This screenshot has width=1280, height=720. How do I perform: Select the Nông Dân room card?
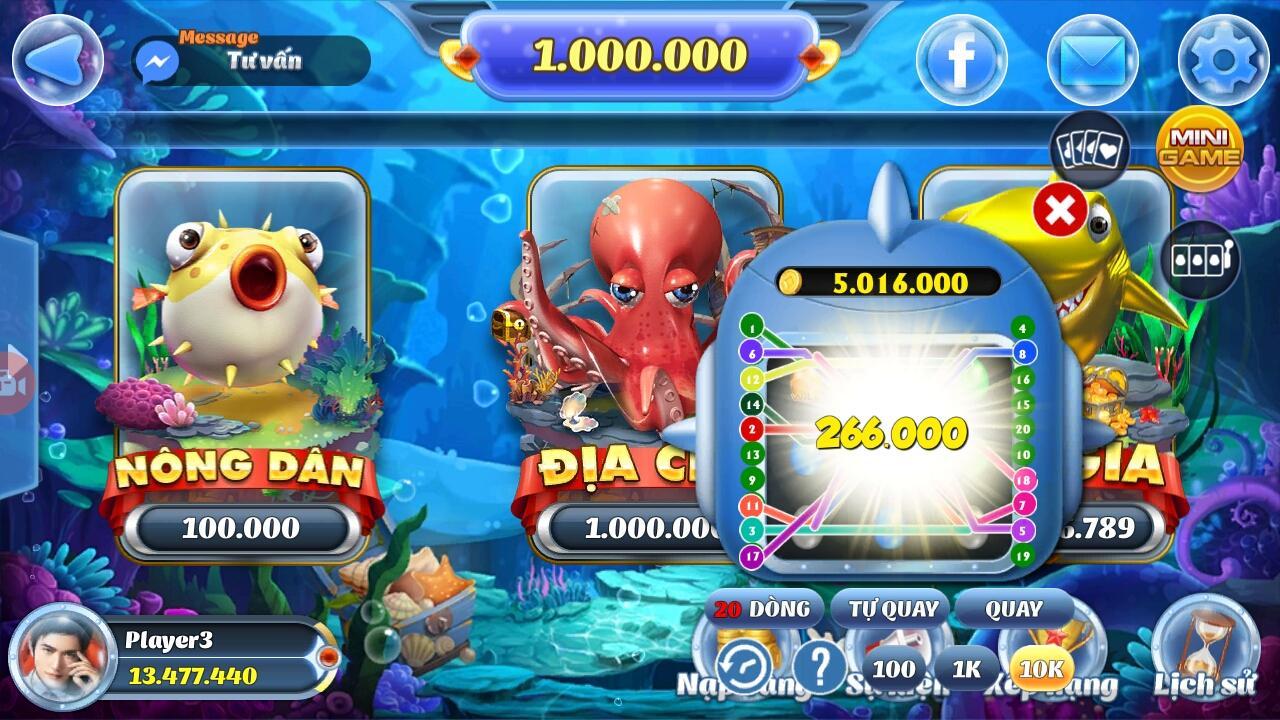pyautogui.click(x=242, y=360)
